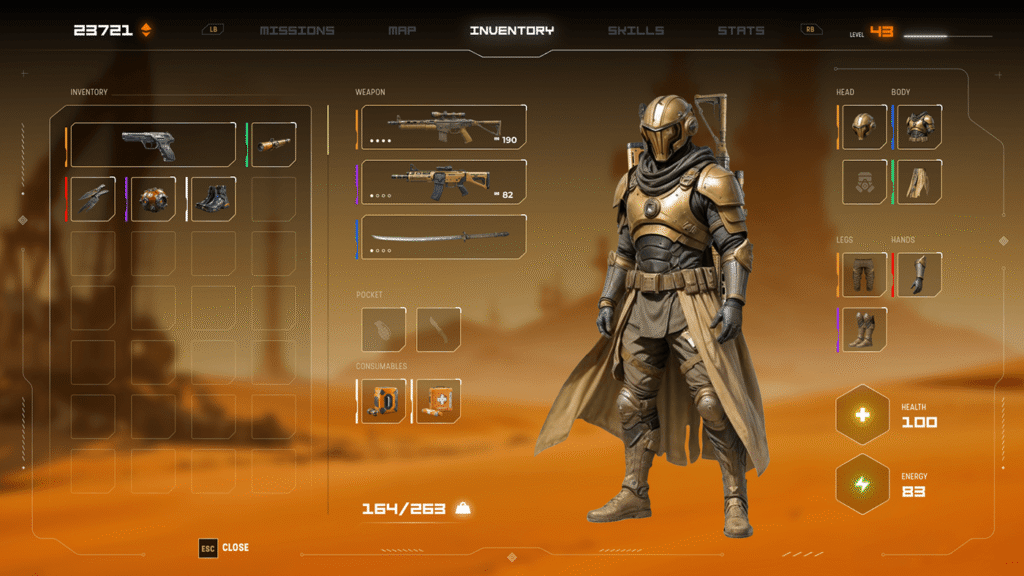This screenshot has width=1024, height=576.
Task: Open the Map tab
Action: coord(402,31)
